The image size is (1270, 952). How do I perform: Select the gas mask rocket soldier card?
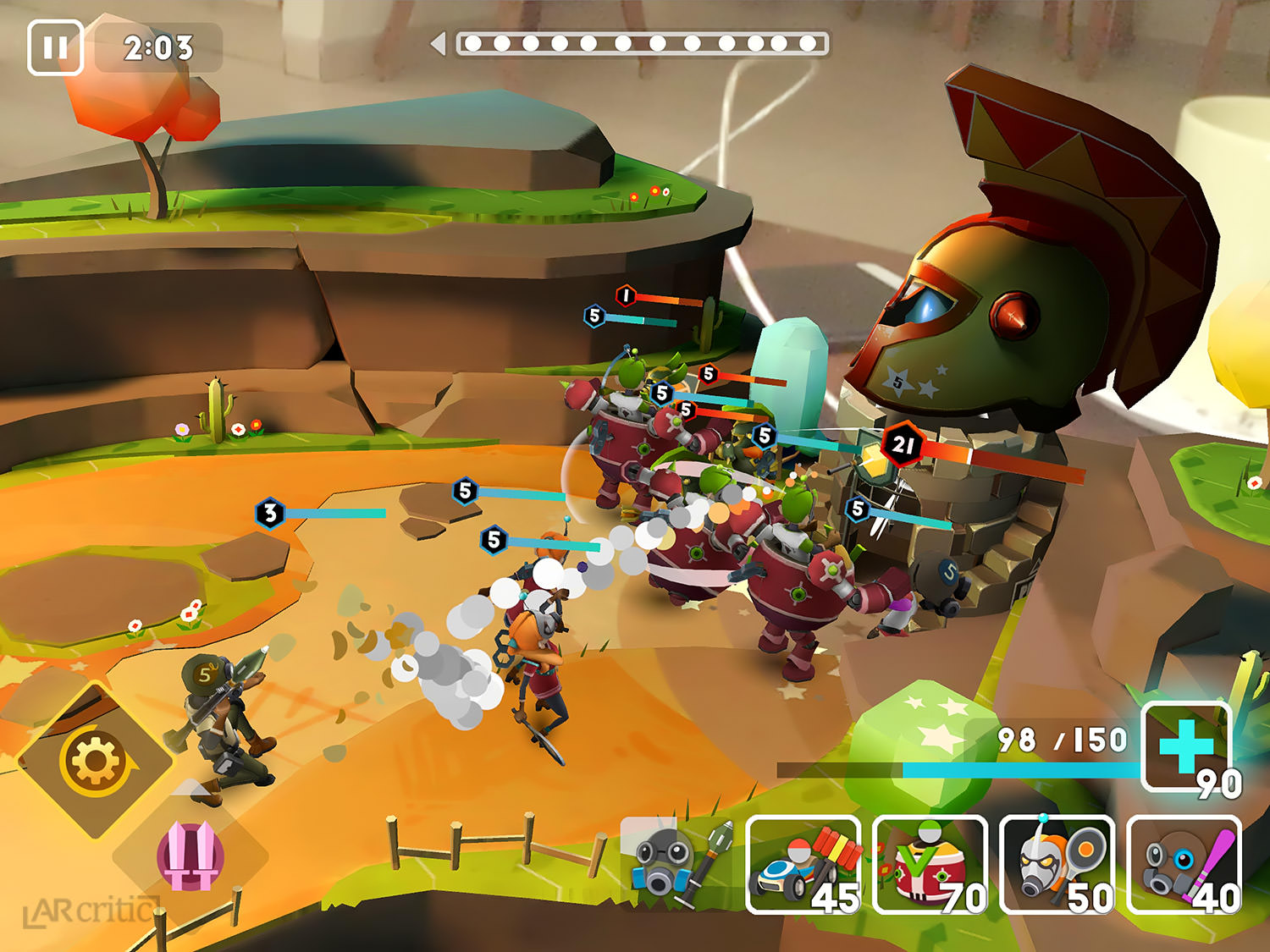click(x=677, y=863)
